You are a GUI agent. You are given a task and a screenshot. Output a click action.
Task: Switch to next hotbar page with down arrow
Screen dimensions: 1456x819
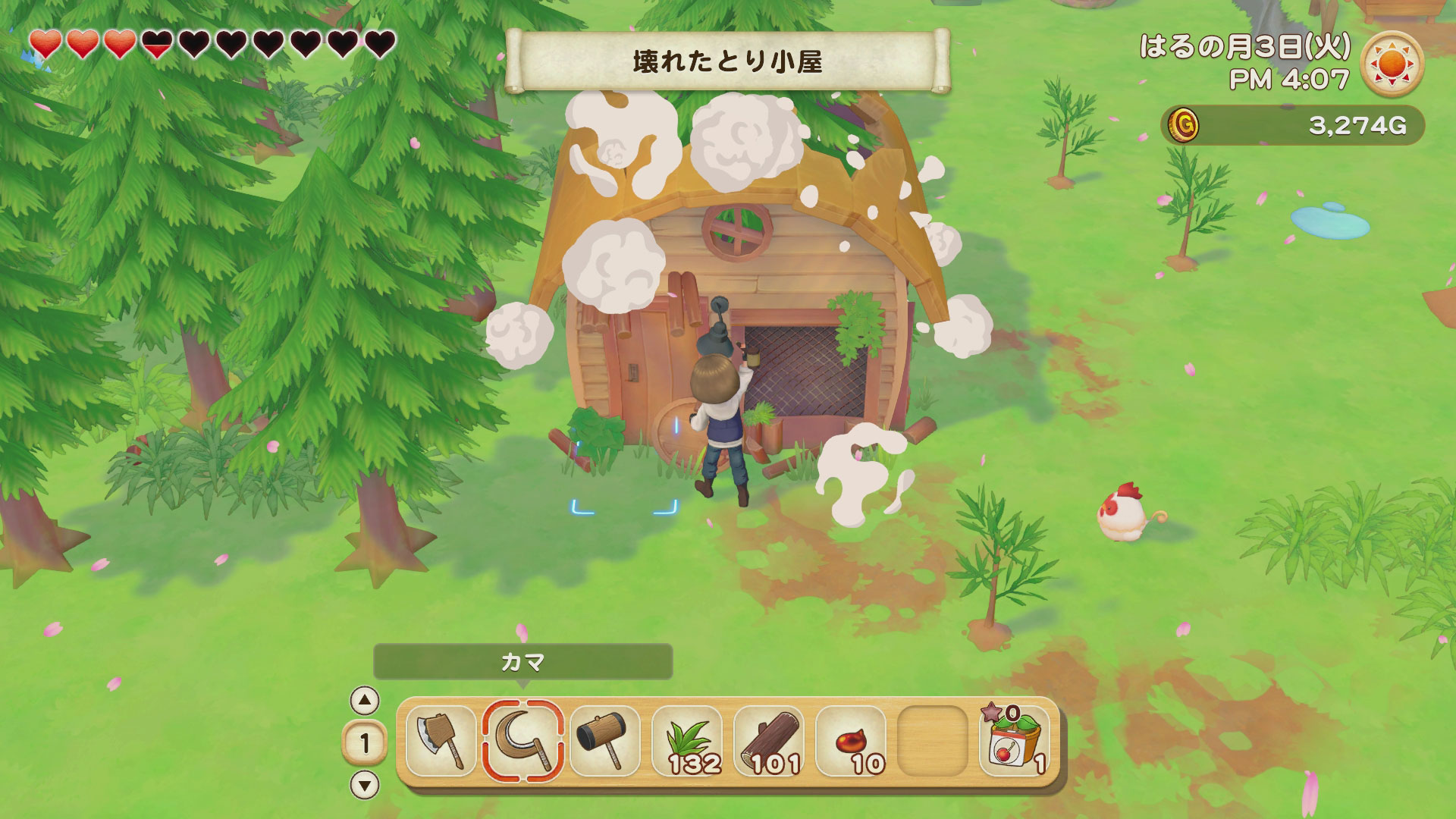365,785
